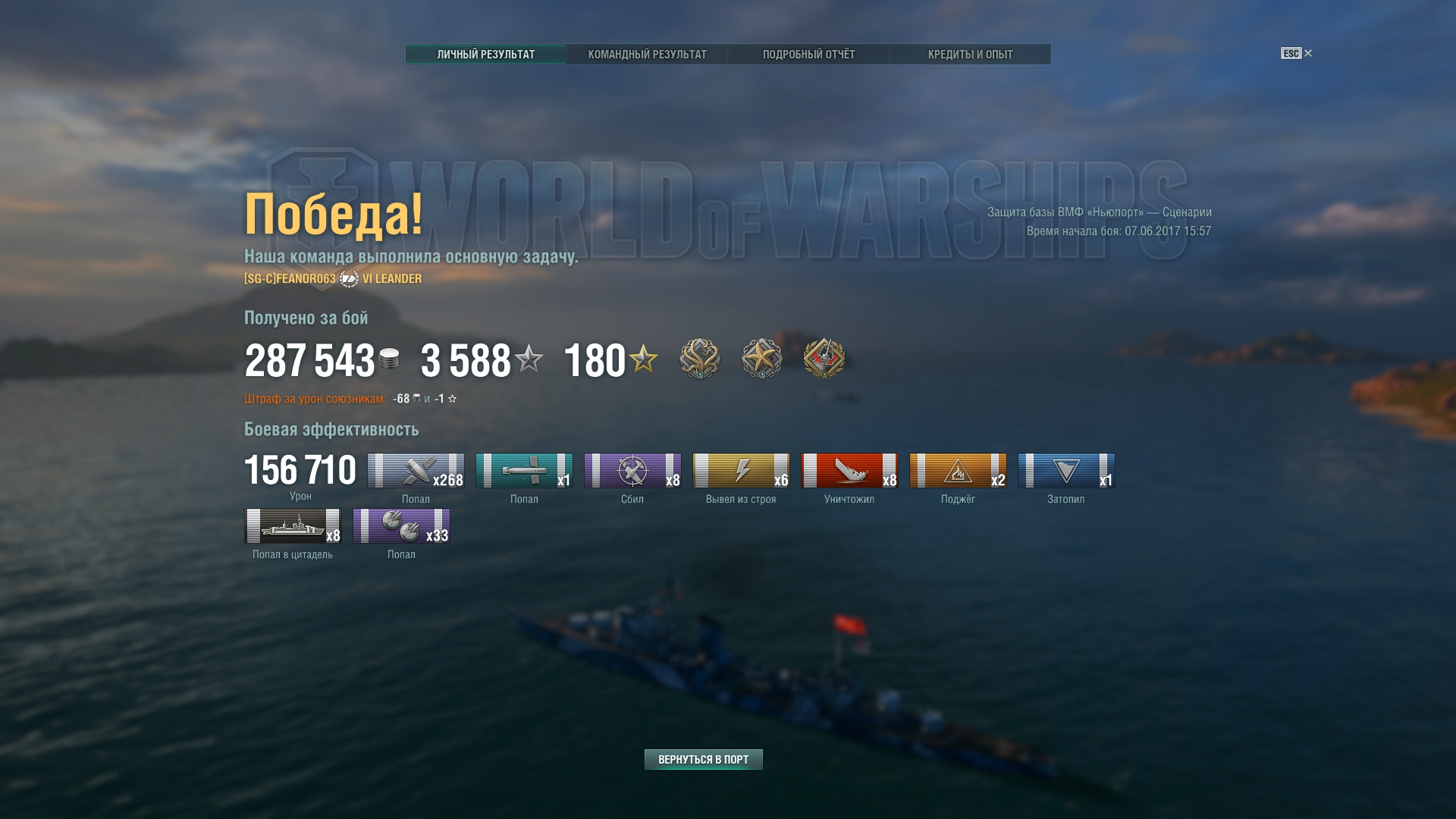Click the flooding ribbon x1
Image resolution: width=1456 pixels, height=819 pixels.
pyautogui.click(x=1066, y=471)
